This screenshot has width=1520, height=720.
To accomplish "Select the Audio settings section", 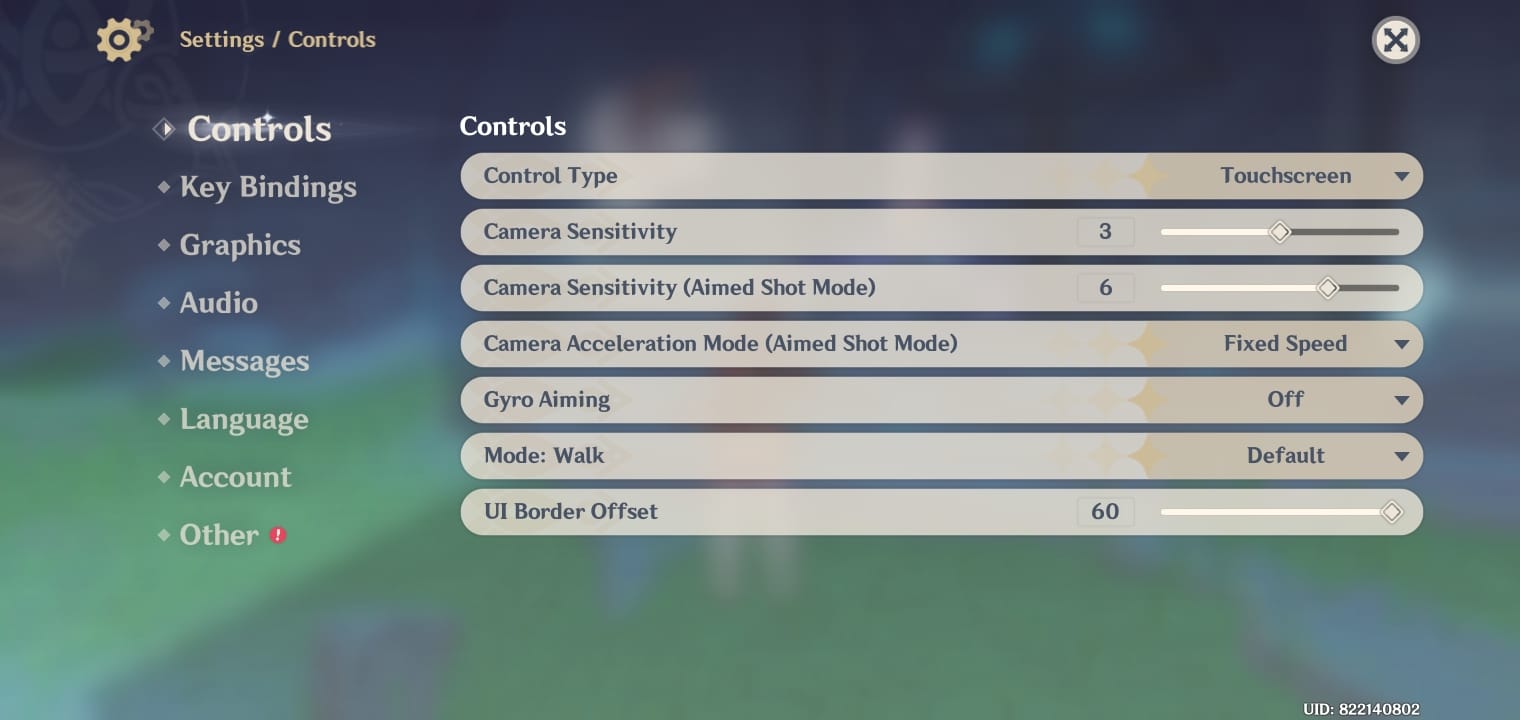I will point(219,302).
